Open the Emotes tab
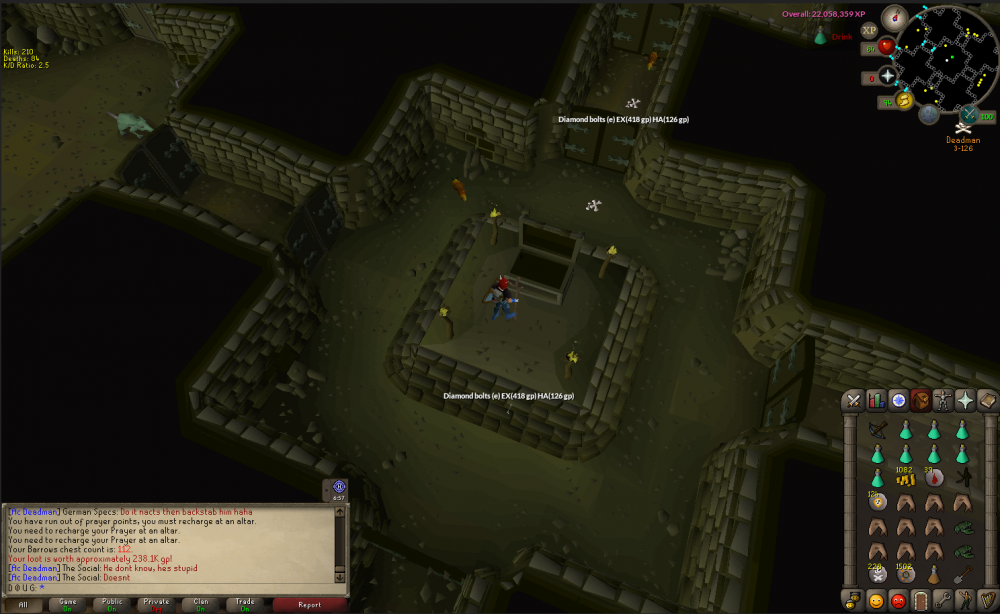 (x=965, y=600)
